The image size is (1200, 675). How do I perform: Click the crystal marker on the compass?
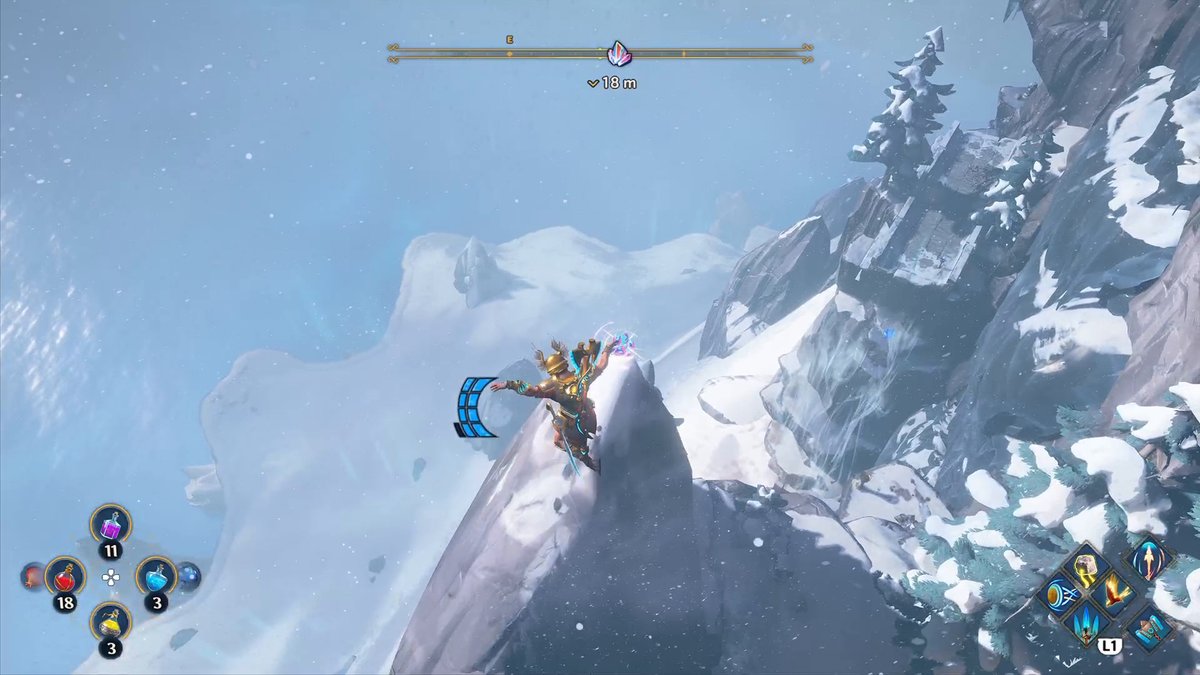[619, 54]
